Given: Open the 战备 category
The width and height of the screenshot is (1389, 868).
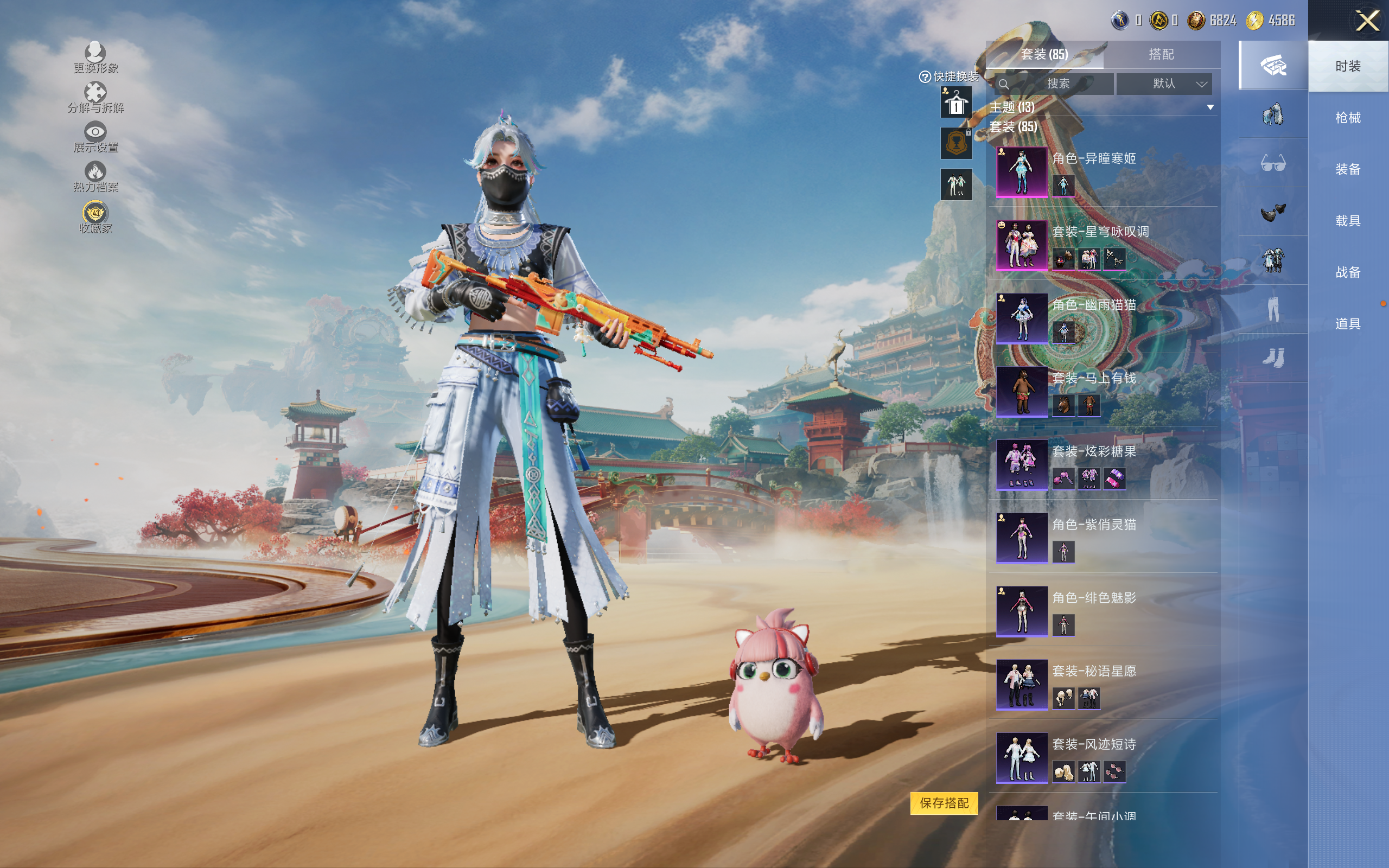Looking at the screenshot, I should [1347, 272].
